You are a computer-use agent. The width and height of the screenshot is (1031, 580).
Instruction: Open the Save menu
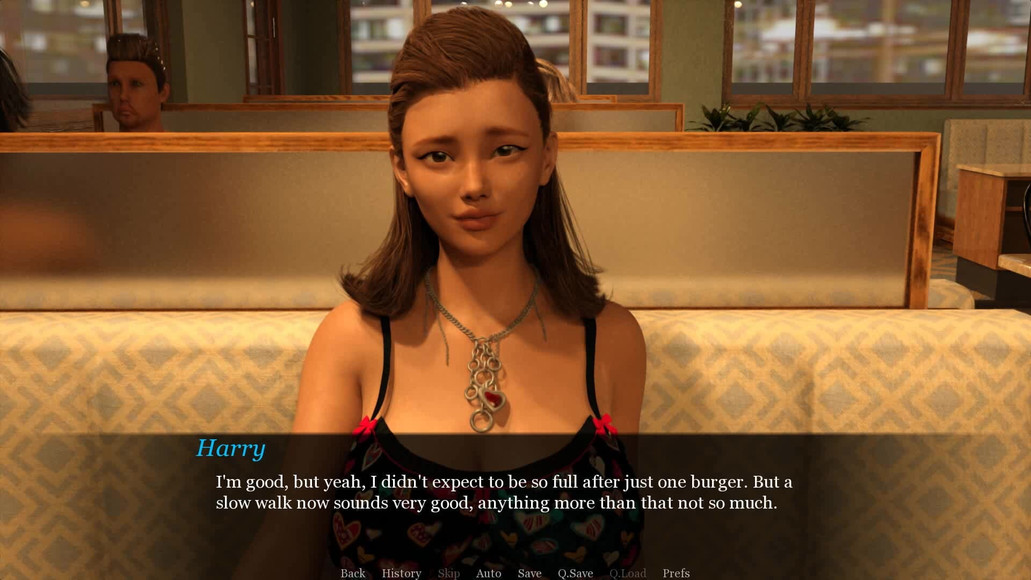(529, 573)
